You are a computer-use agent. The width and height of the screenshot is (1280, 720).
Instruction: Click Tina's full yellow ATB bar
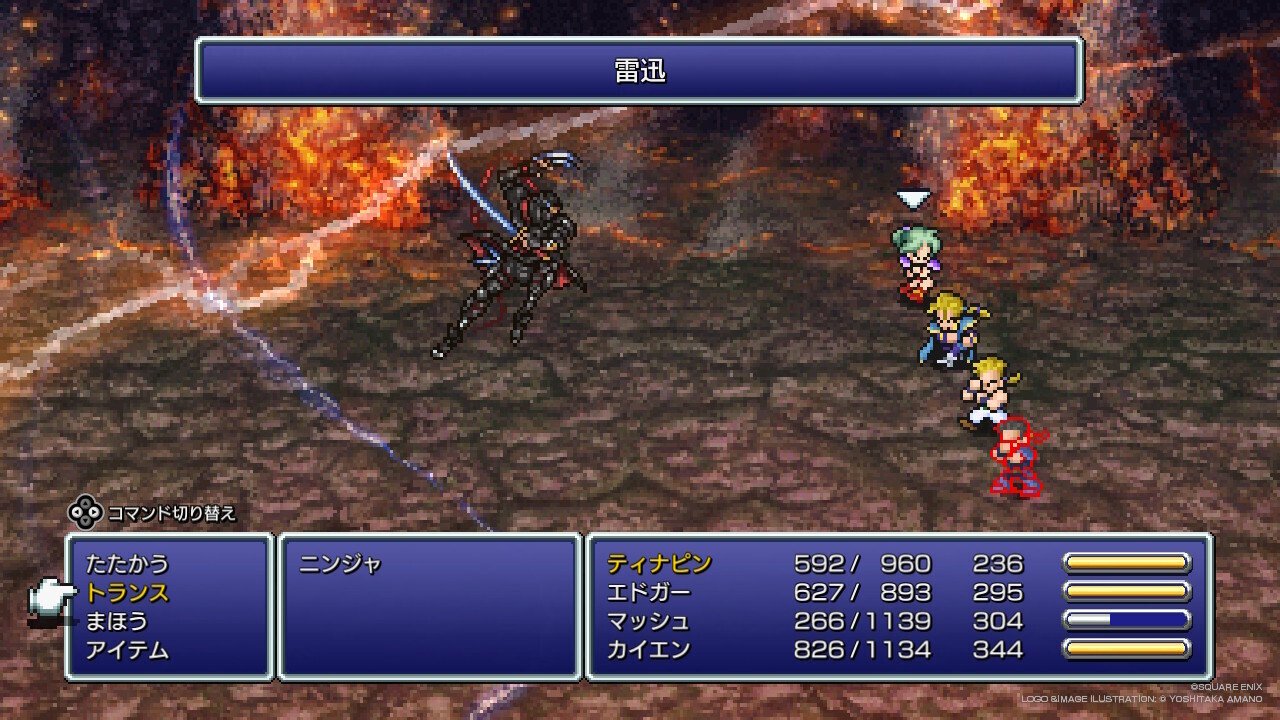tap(1130, 563)
